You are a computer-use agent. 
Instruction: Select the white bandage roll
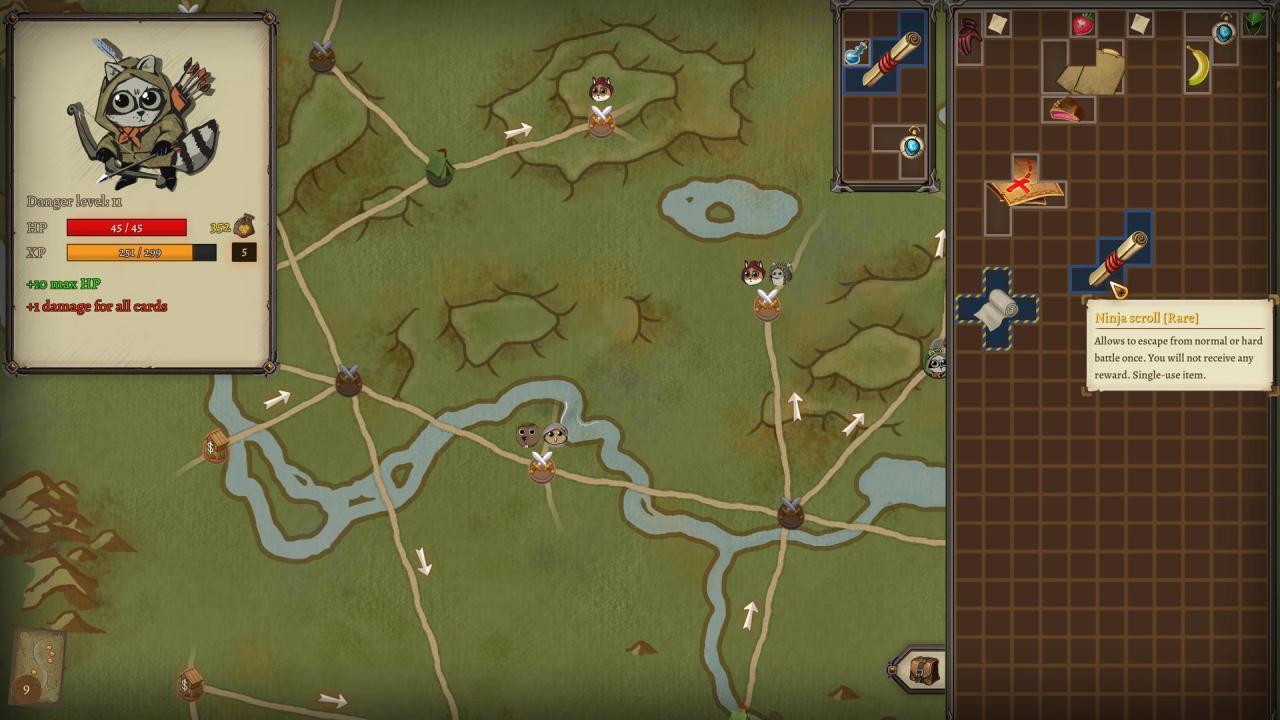point(997,309)
